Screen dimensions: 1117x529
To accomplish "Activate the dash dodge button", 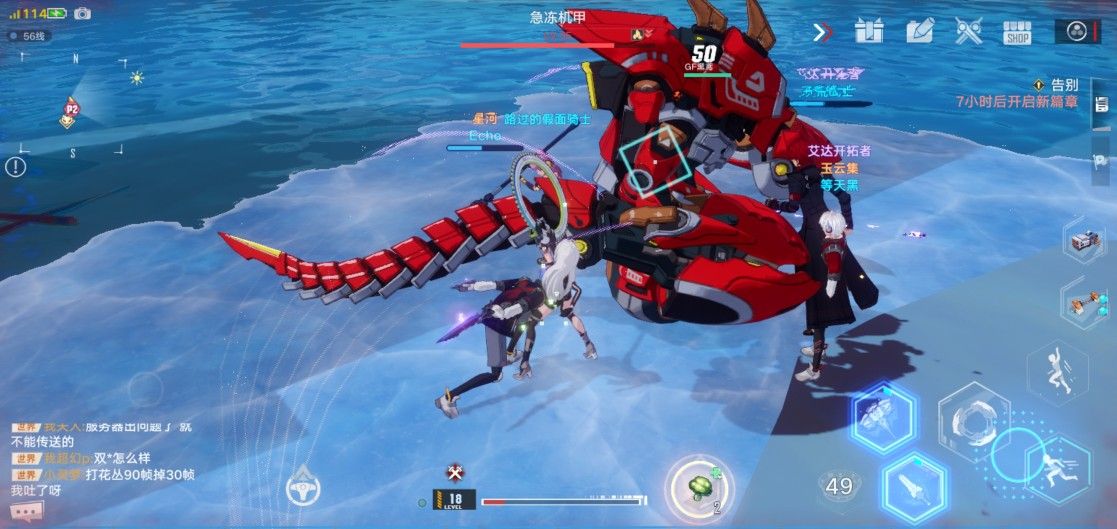I will coord(1057,468).
